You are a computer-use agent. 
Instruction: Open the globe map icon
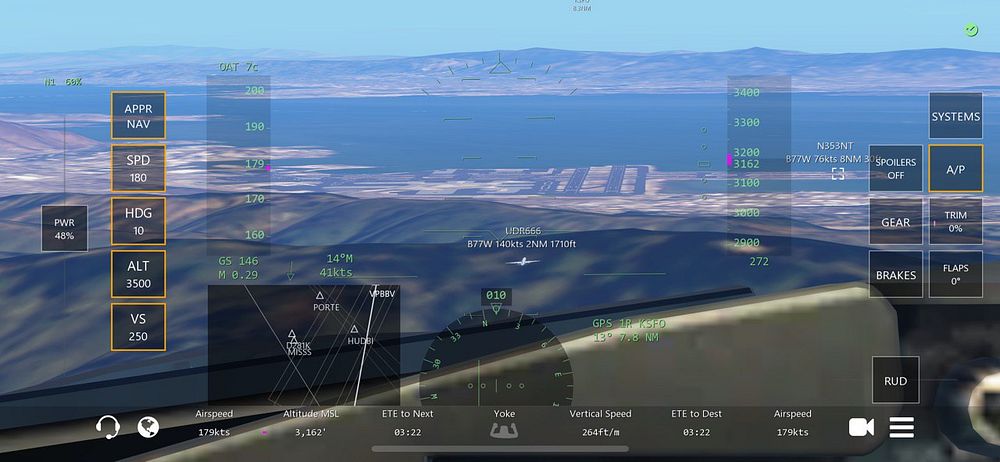[x=148, y=428]
